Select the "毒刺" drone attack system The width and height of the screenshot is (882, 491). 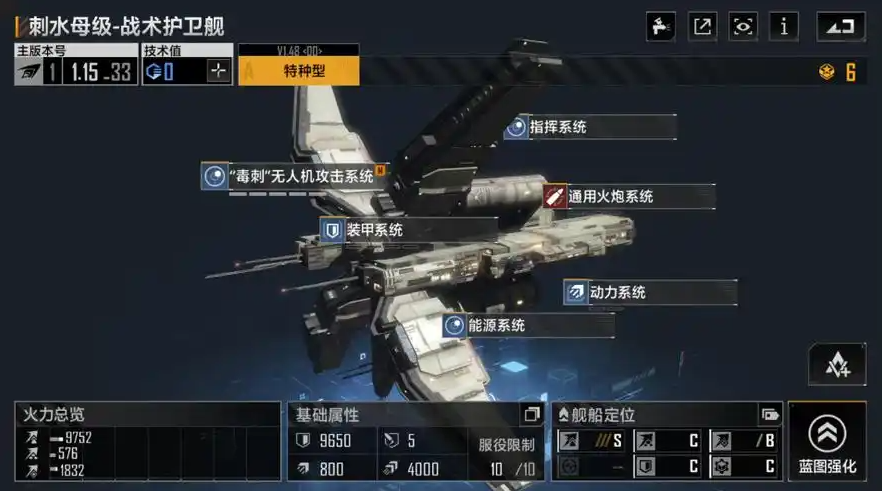click(301, 177)
